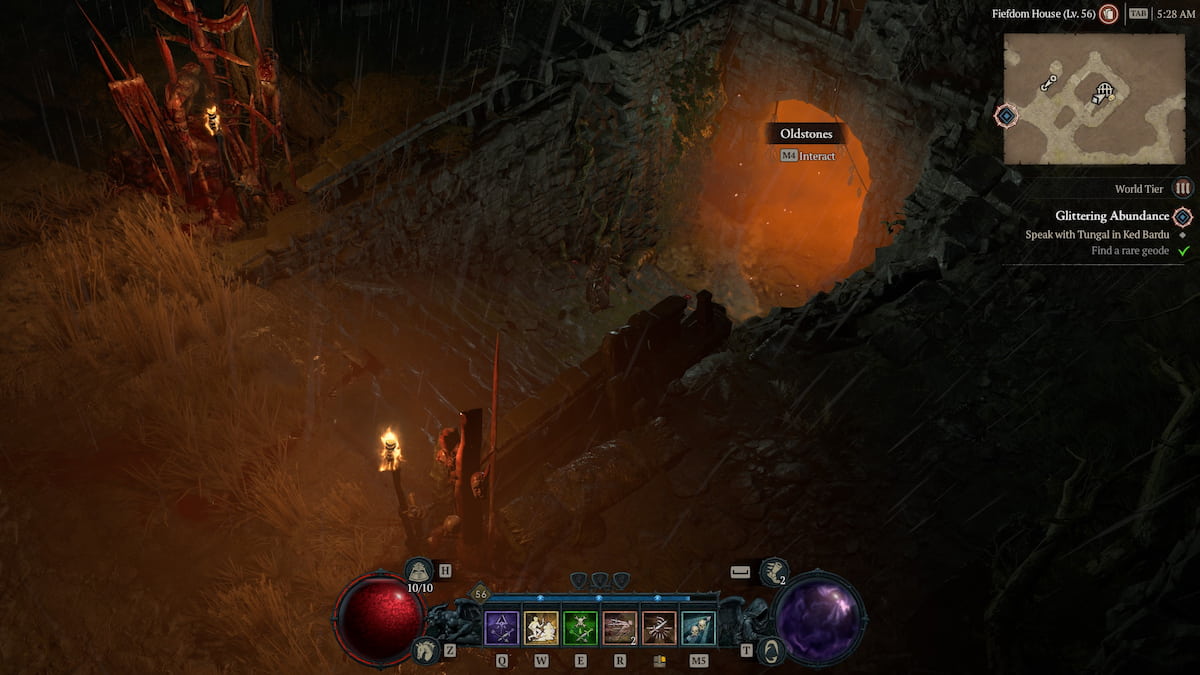Click the red icon beside Fiefdom House
Viewport: 1200px width, 675px height.
(1108, 14)
